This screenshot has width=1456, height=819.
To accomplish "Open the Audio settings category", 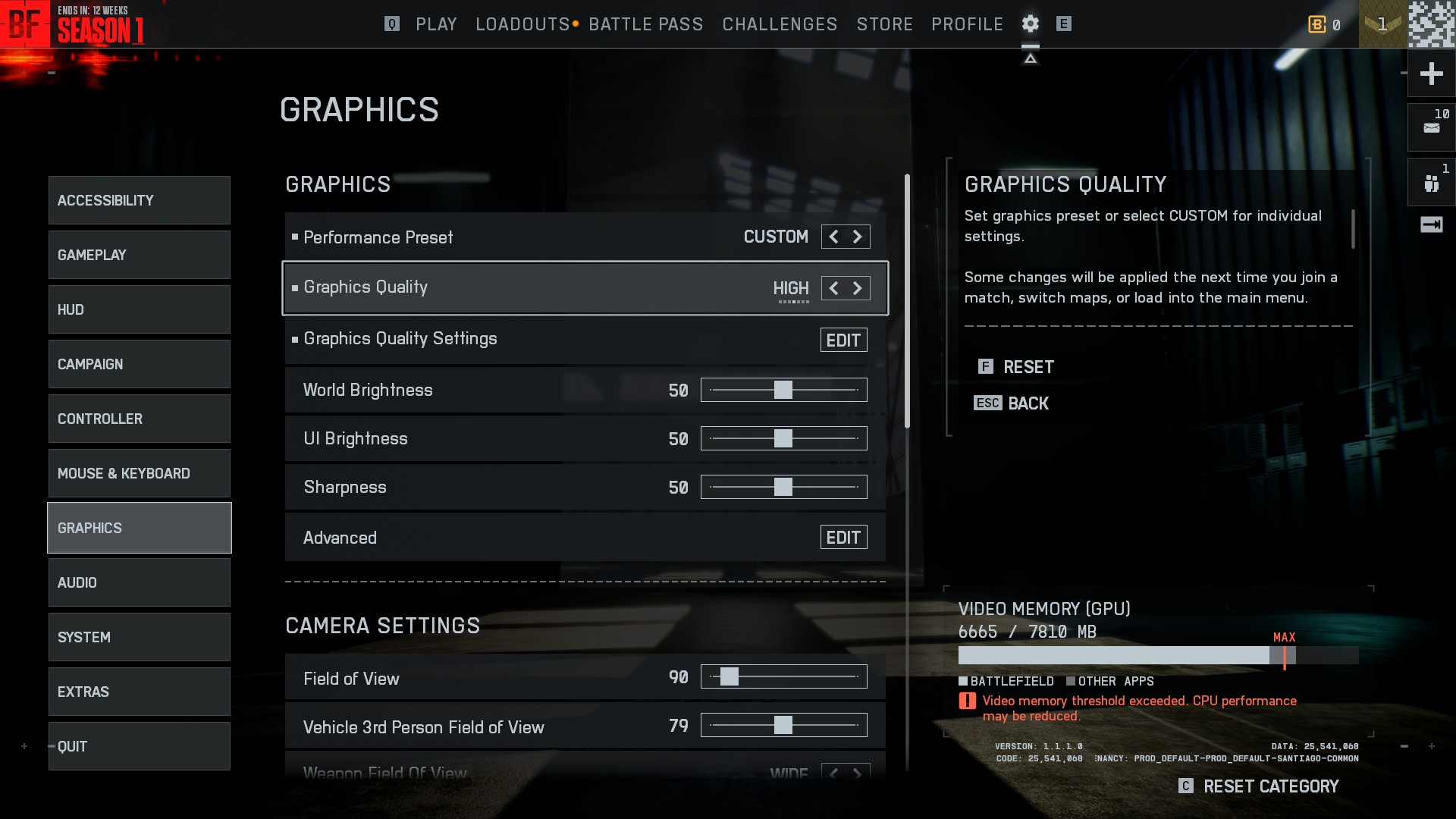I will click(139, 582).
